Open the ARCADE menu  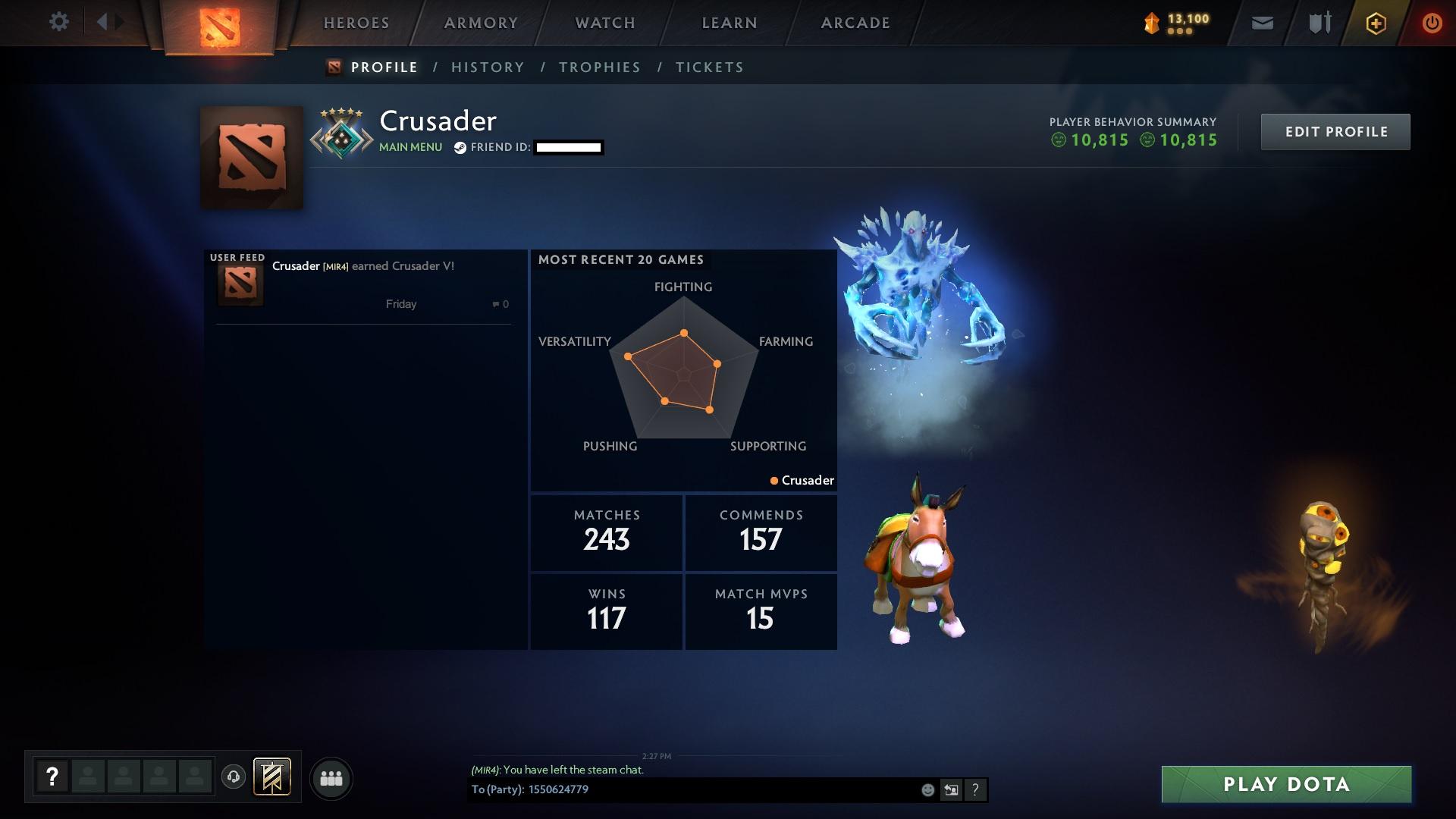(855, 23)
